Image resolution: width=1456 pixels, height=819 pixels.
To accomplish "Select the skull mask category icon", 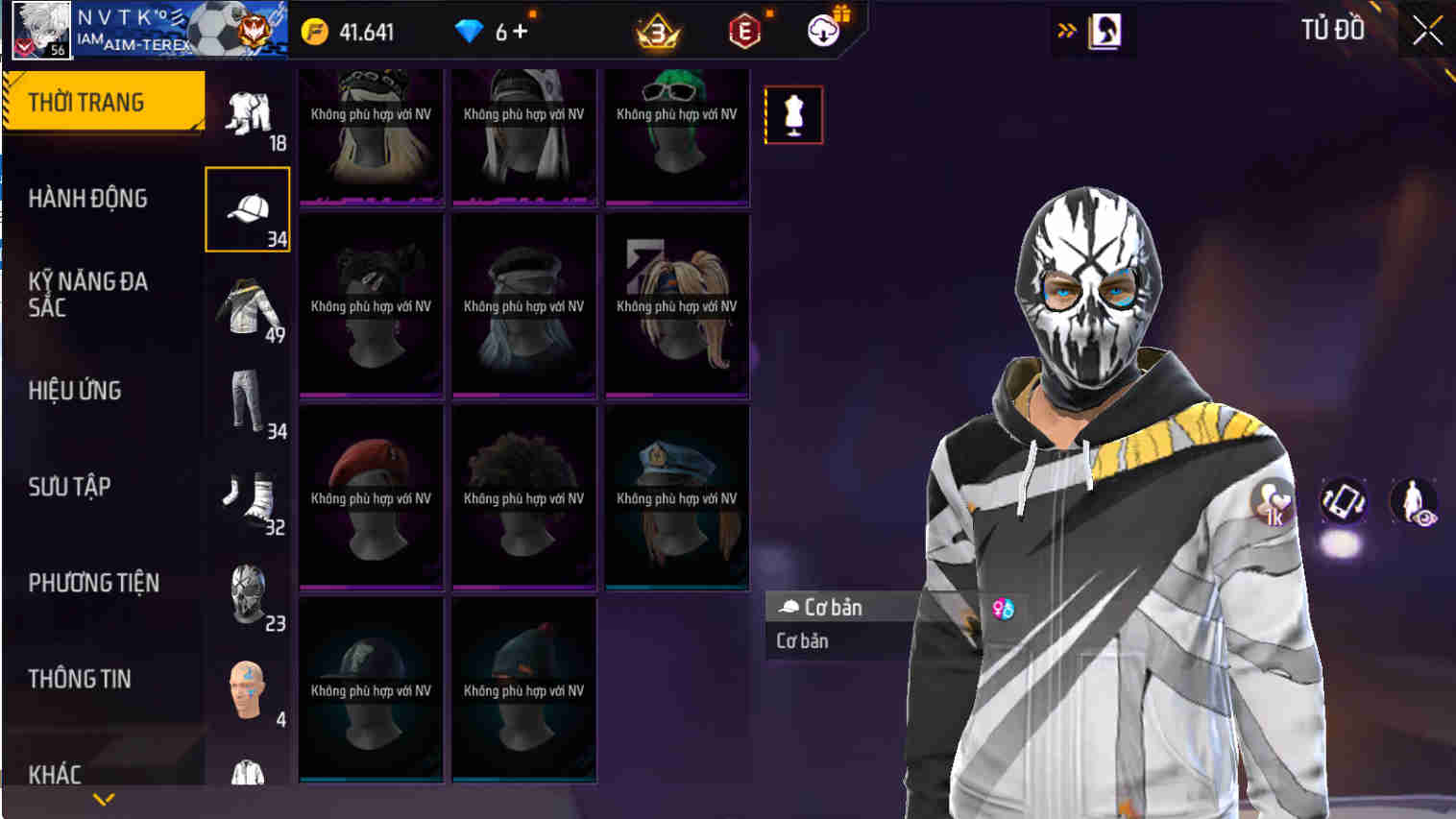I will [x=246, y=593].
